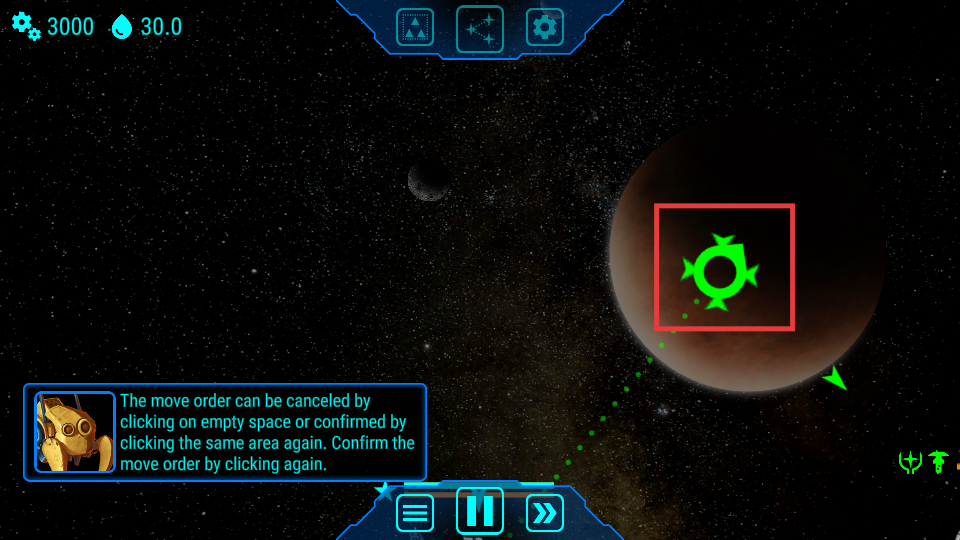The image size is (960, 540).
Task: Open the three-line hamburger menu
Action: click(415, 513)
